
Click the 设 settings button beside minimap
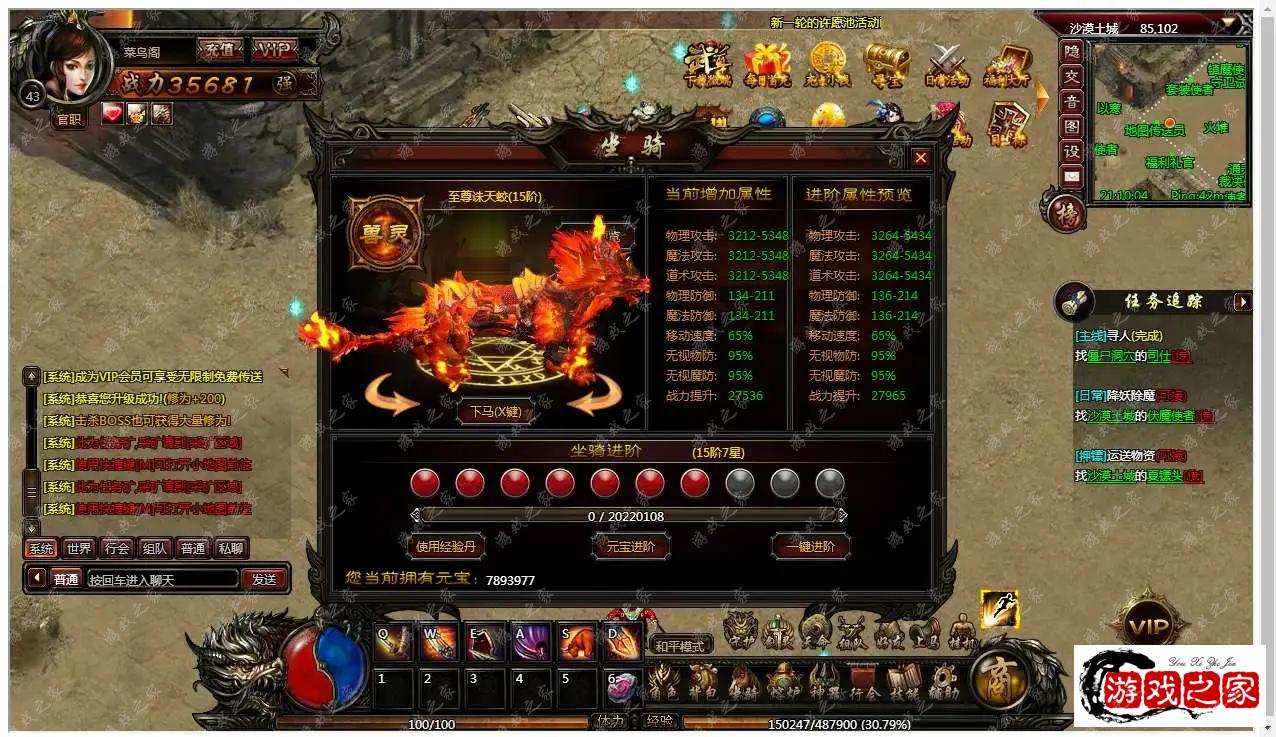(1071, 151)
